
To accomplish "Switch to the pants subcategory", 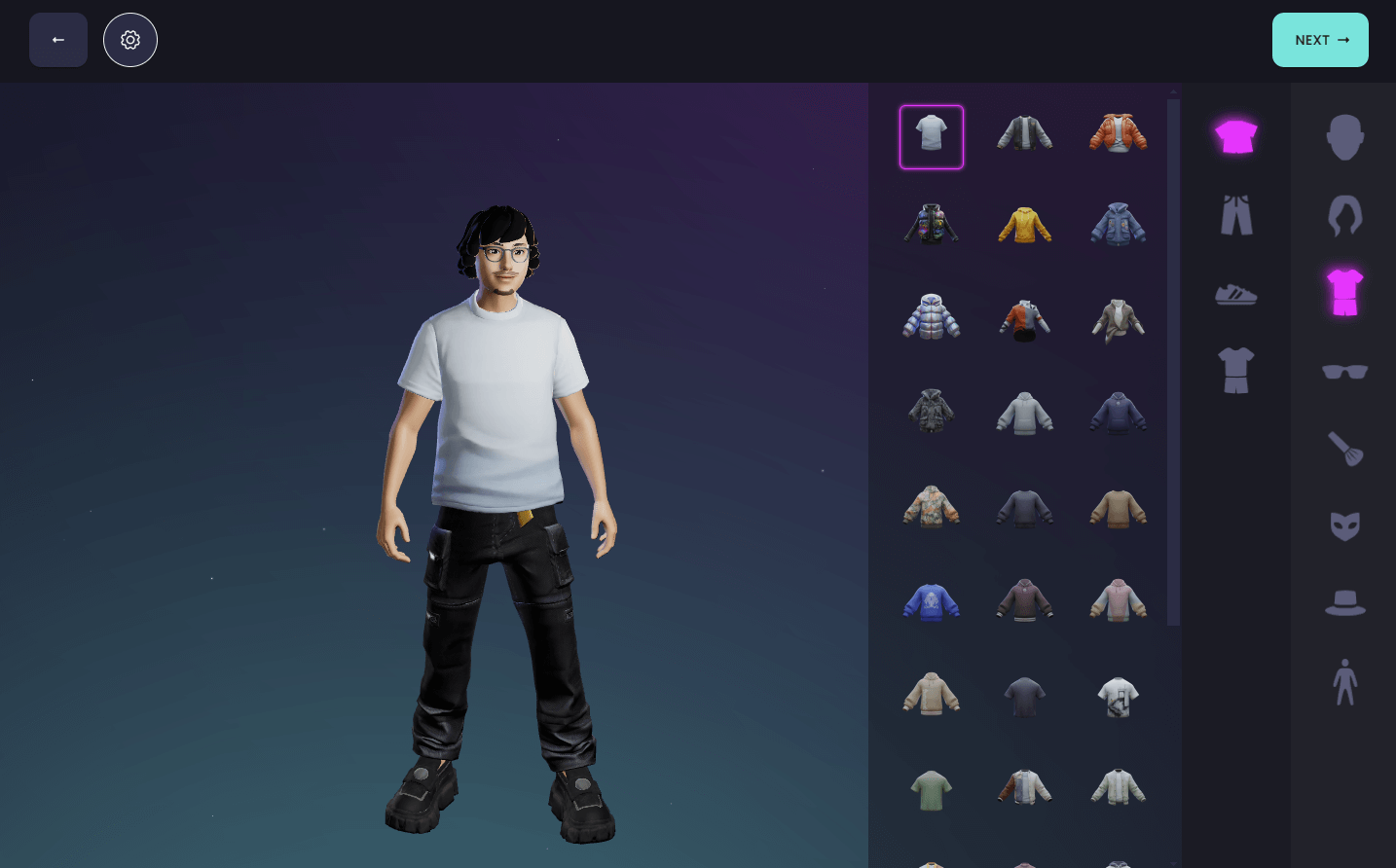I will click(1236, 215).
